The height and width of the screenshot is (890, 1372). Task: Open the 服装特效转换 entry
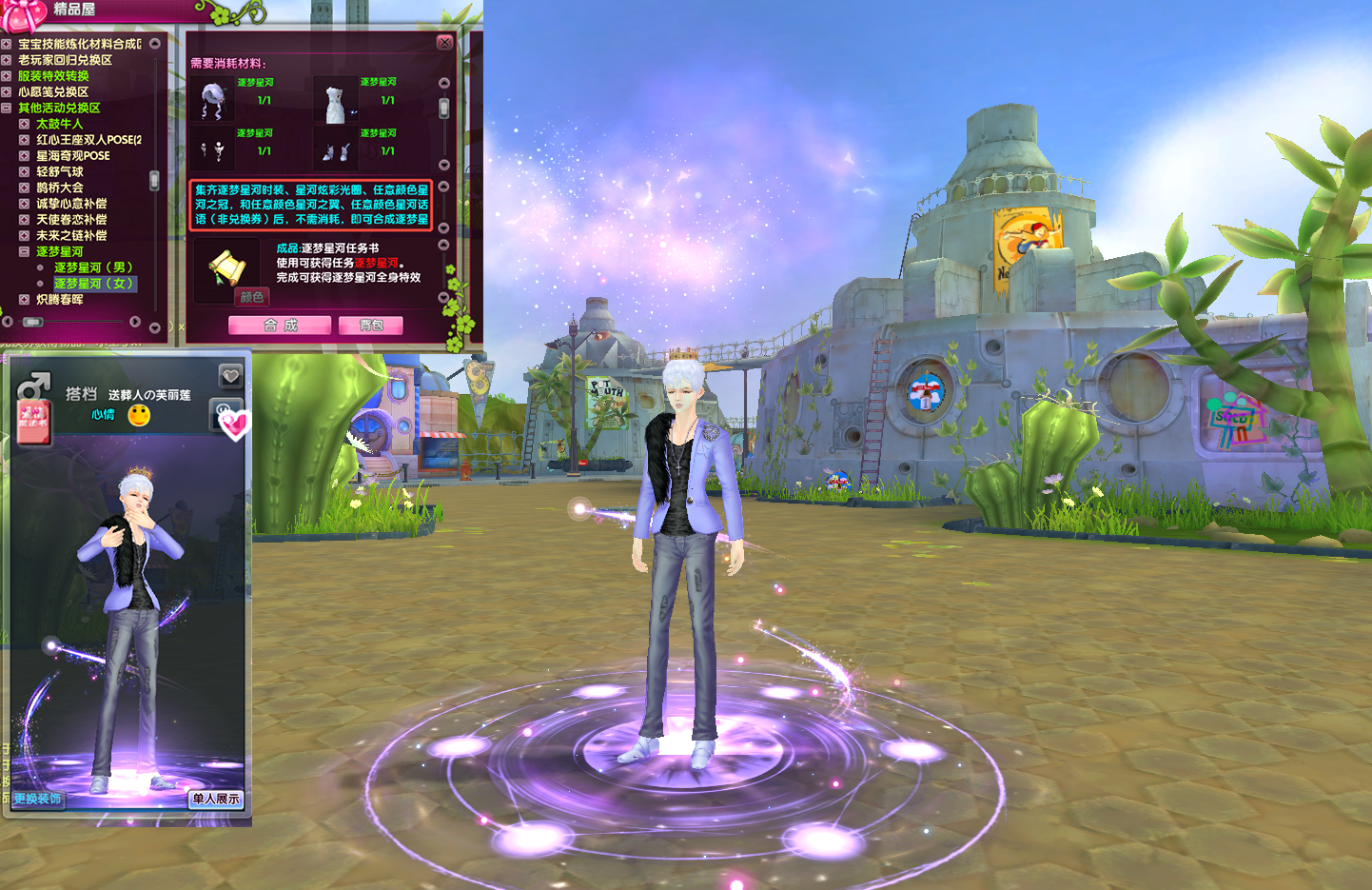coord(53,76)
